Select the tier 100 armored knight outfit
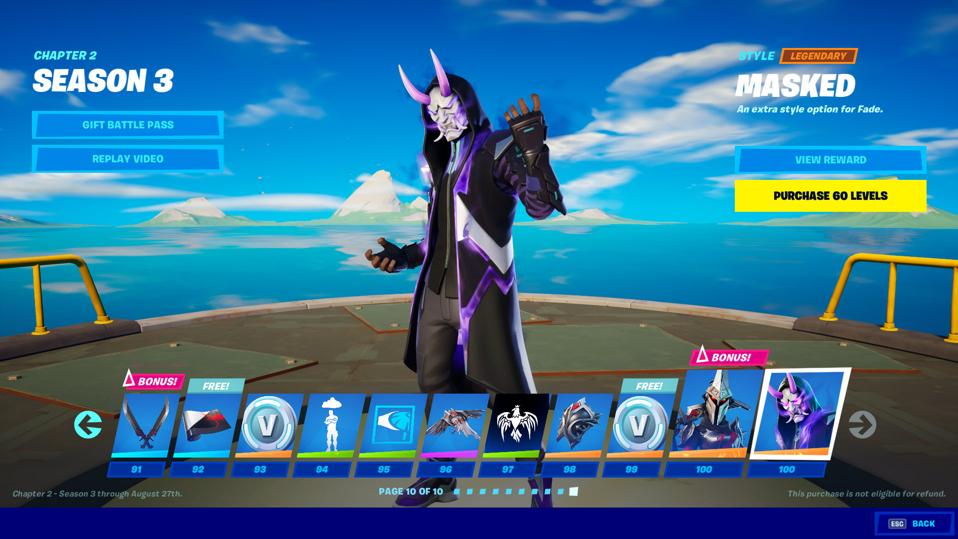The height and width of the screenshot is (539, 958). pyautogui.click(x=705, y=420)
